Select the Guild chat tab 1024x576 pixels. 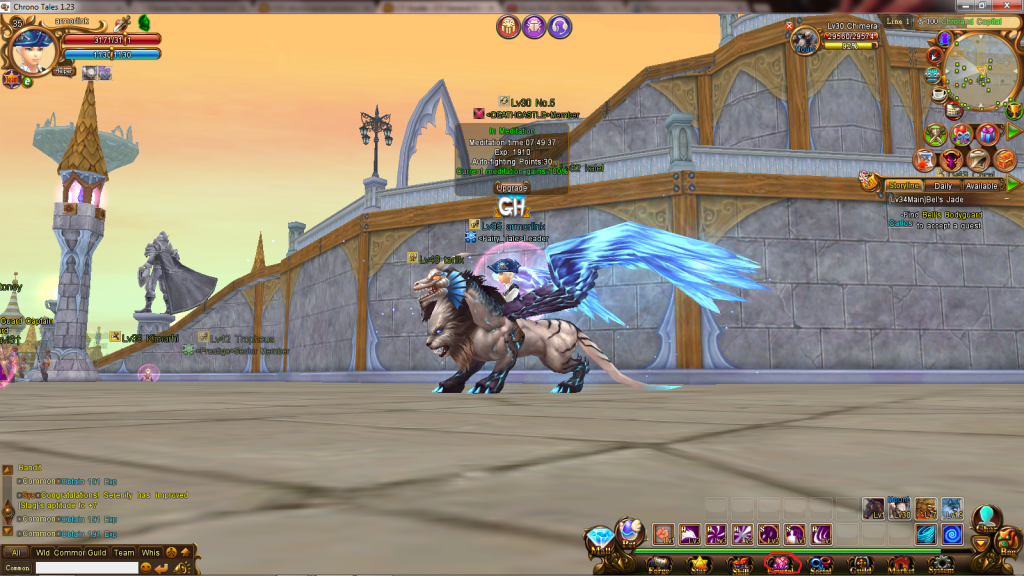(x=95, y=552)
